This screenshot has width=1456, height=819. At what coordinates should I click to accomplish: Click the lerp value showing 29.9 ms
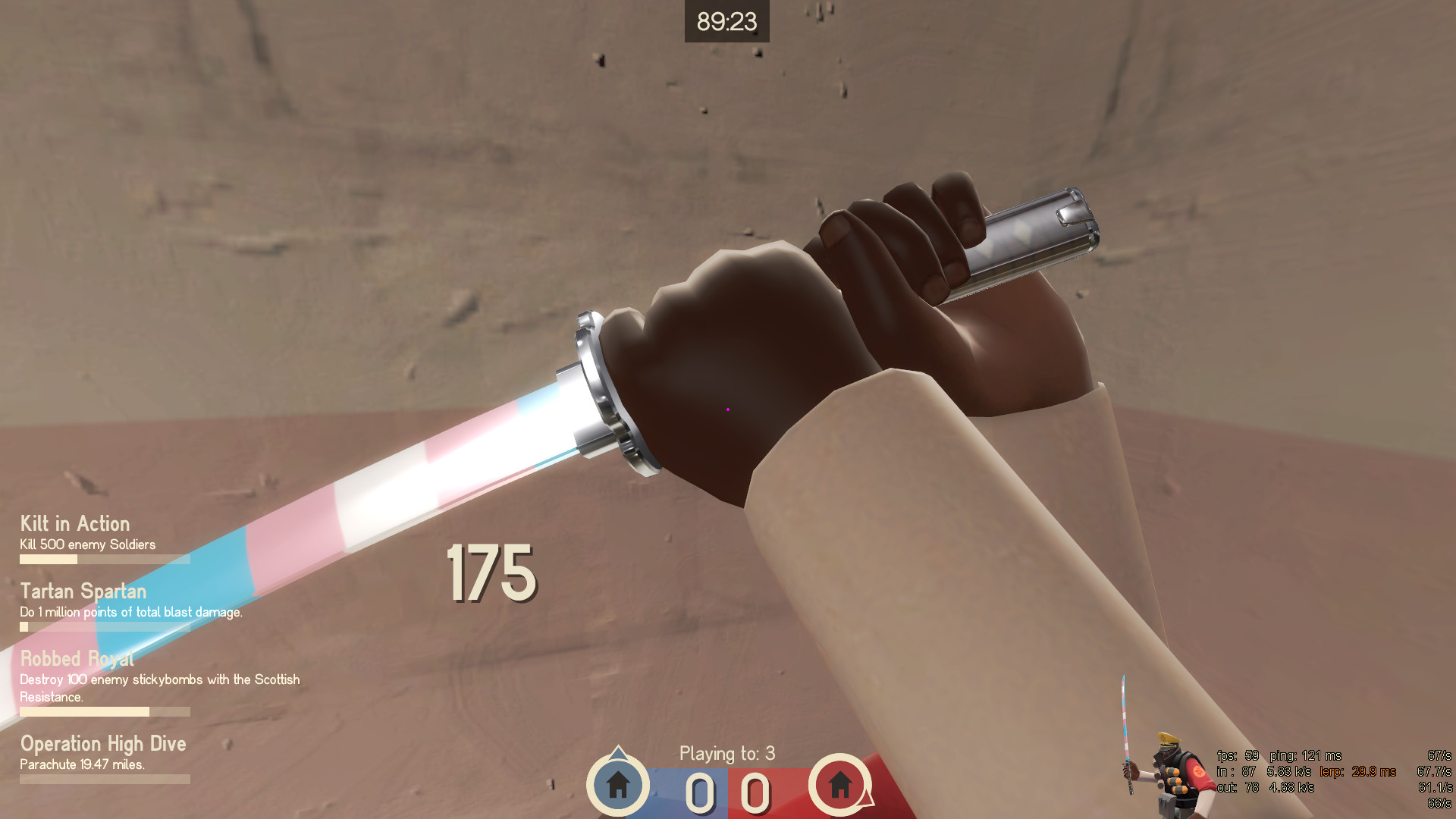tap(1357, 773)
